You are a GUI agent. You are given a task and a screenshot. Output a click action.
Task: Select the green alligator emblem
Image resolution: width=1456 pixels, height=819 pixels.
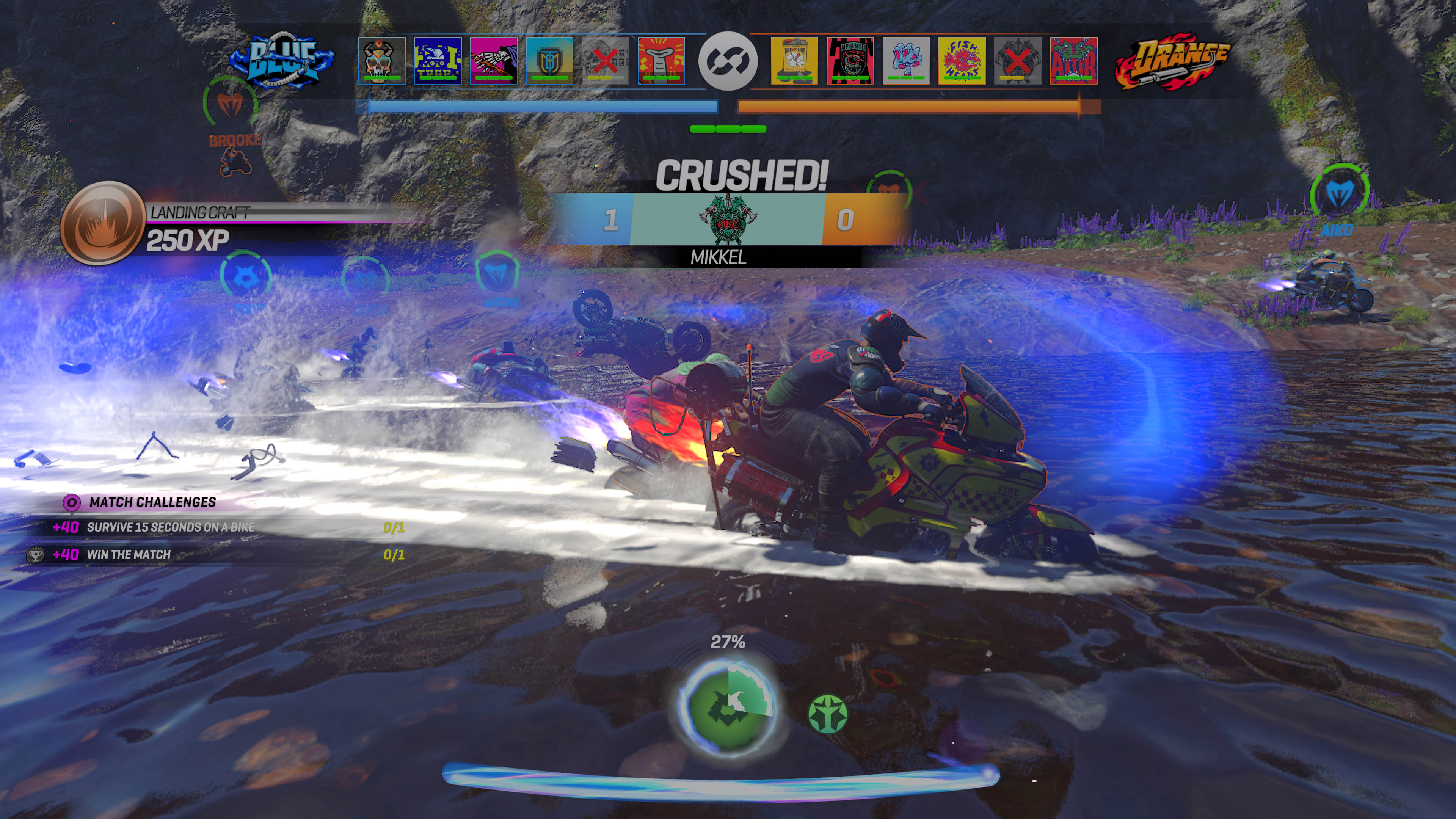pyautogui.click(x=1073, y=61)
